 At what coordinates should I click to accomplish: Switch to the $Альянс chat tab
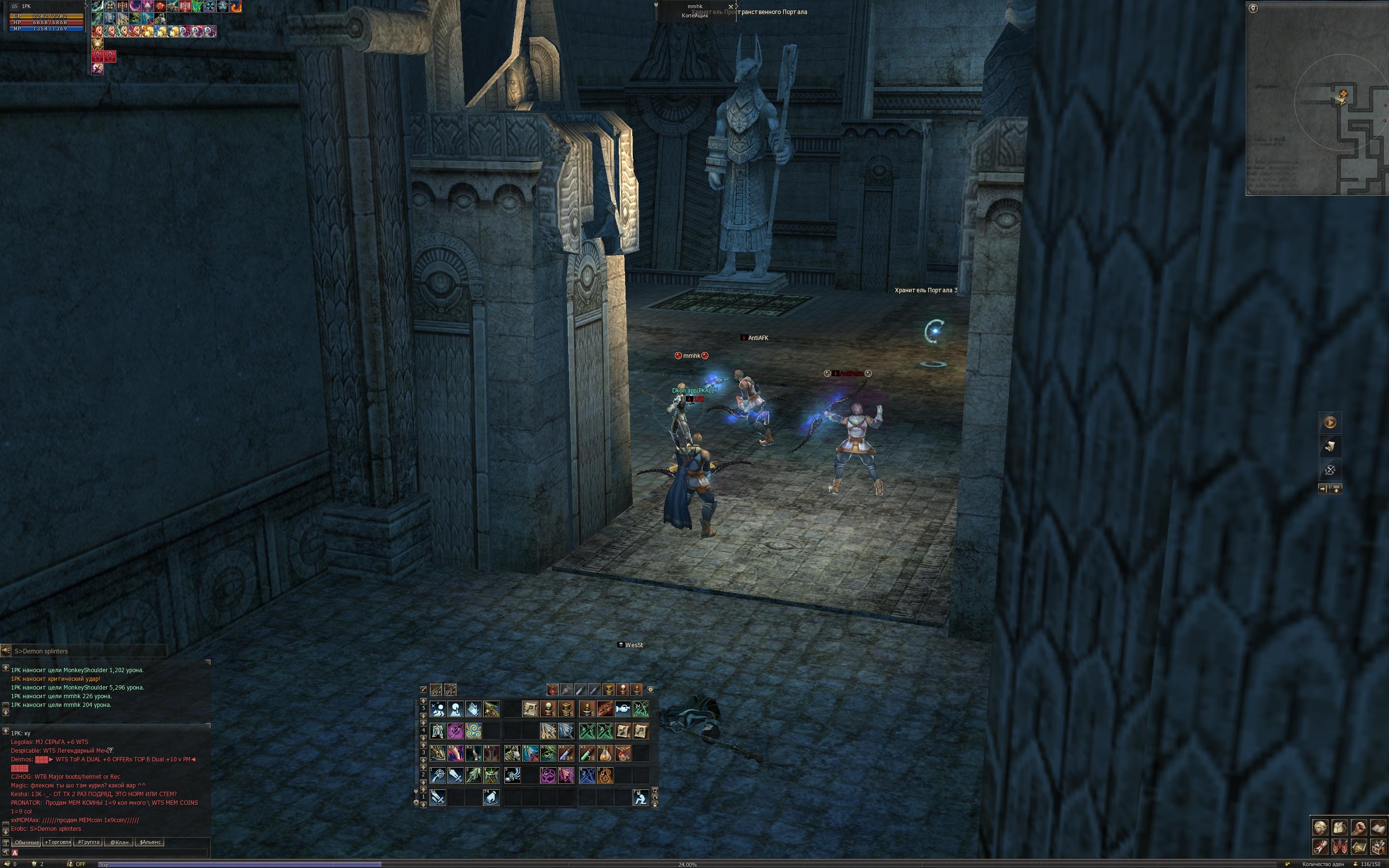[150, 842]
